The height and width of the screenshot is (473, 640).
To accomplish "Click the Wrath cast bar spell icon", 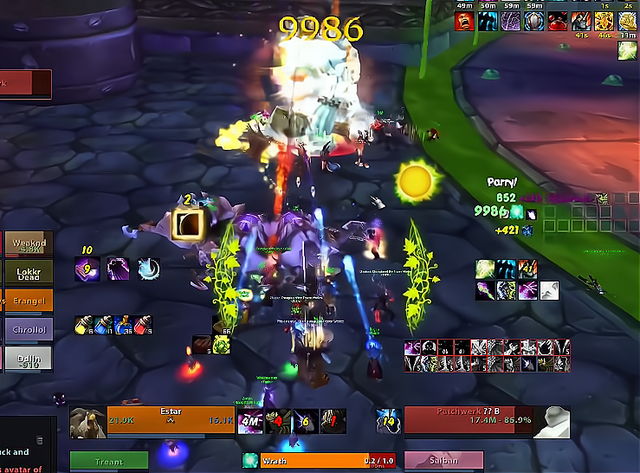I will pos(250,461).
